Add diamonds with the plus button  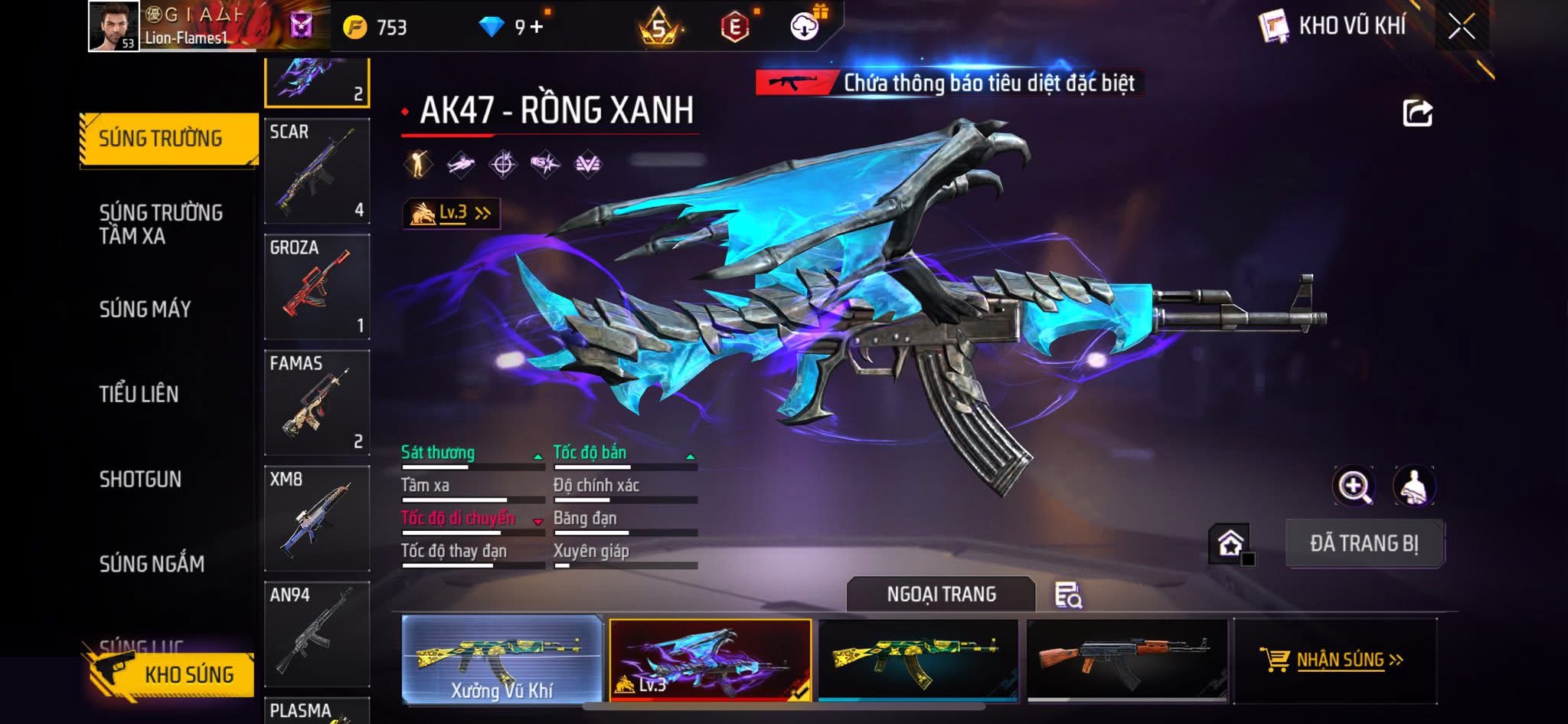click(536, 28)
